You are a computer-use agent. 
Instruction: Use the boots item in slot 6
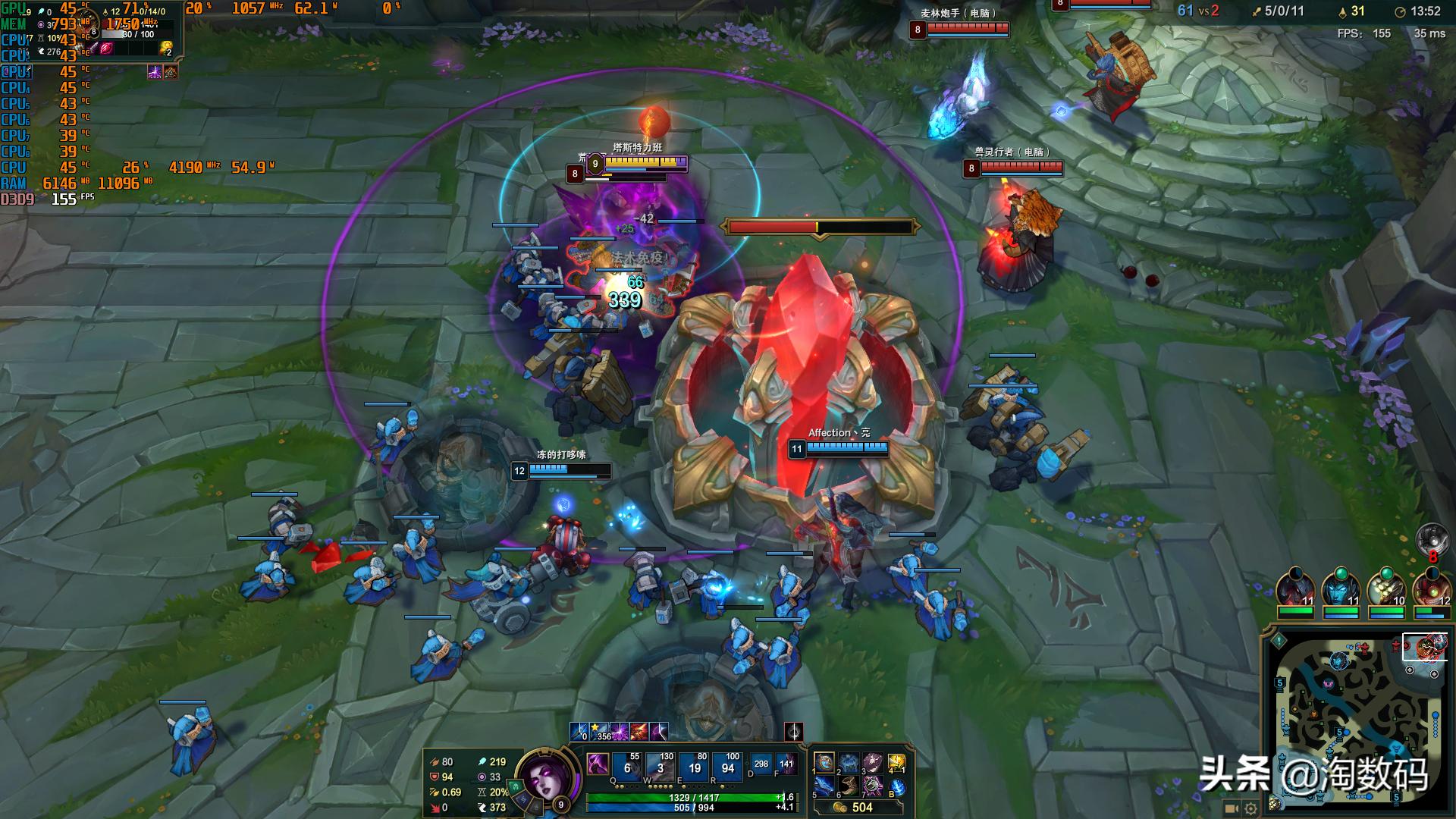tap(849, 786)
